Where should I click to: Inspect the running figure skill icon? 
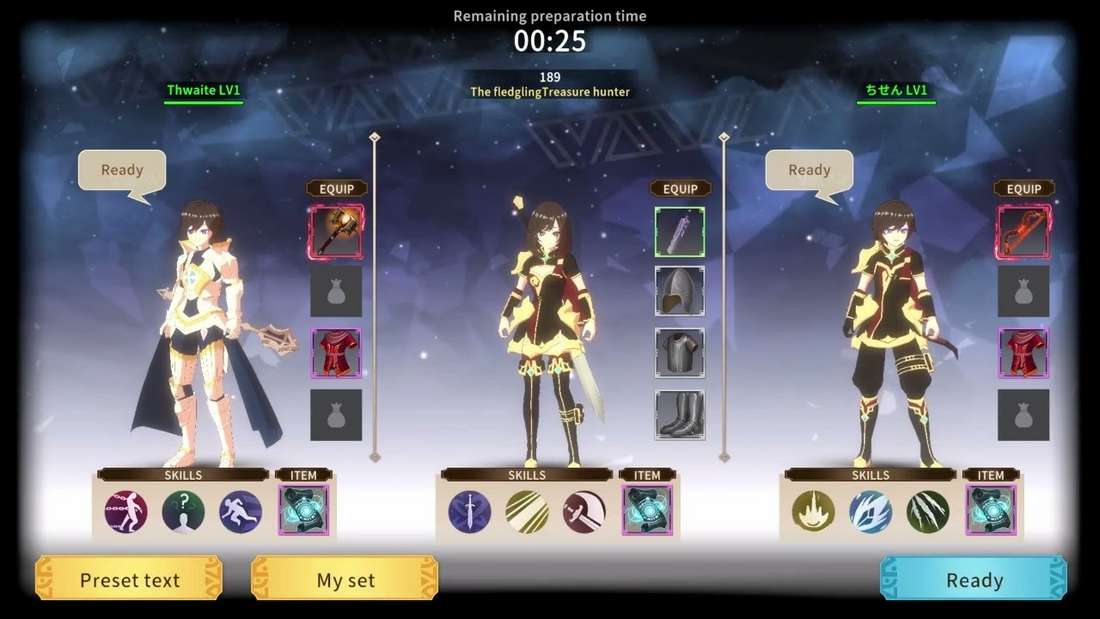241,511
